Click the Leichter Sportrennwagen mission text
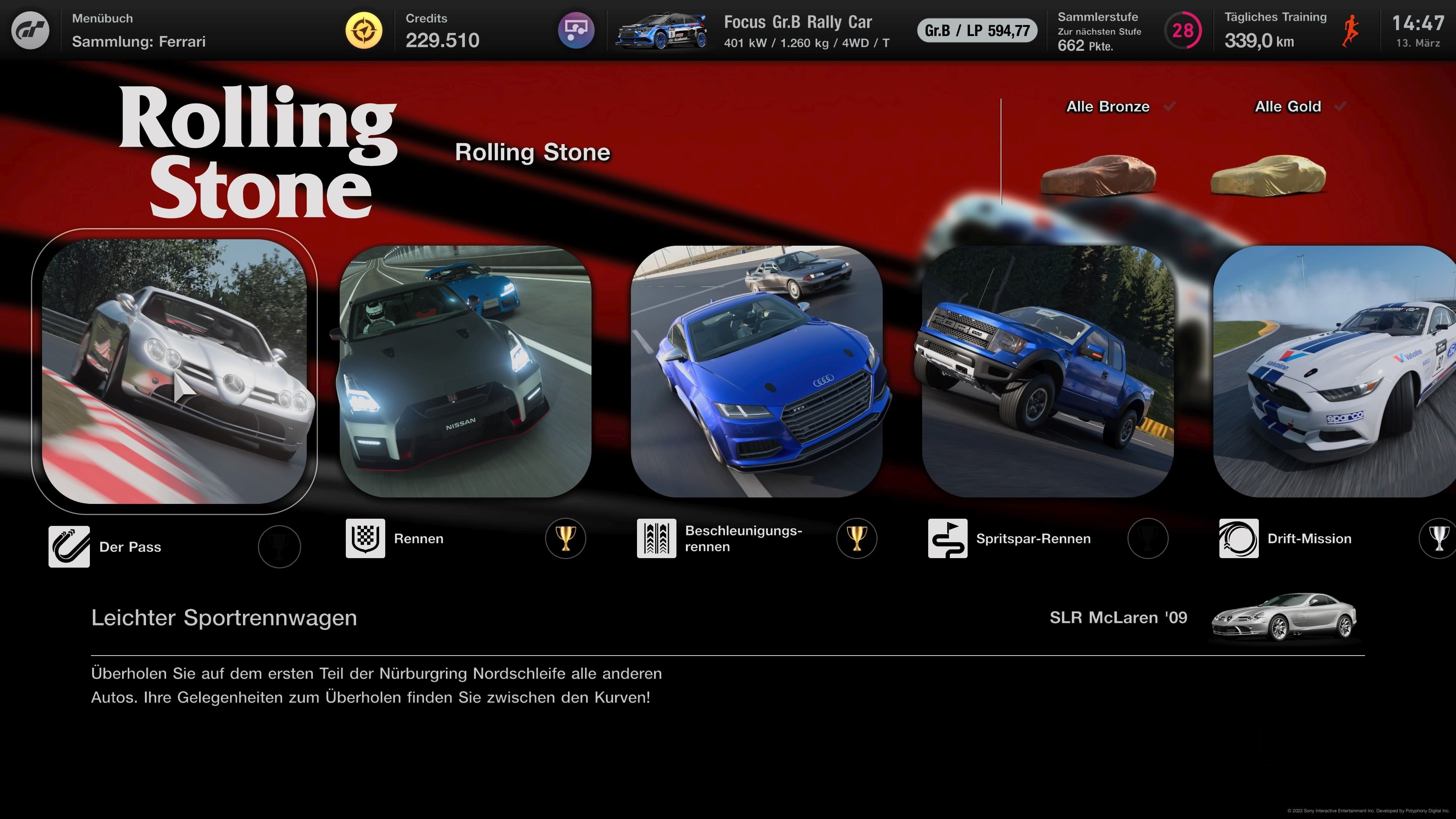This screenshot has width=1456, height=819. 224,618
